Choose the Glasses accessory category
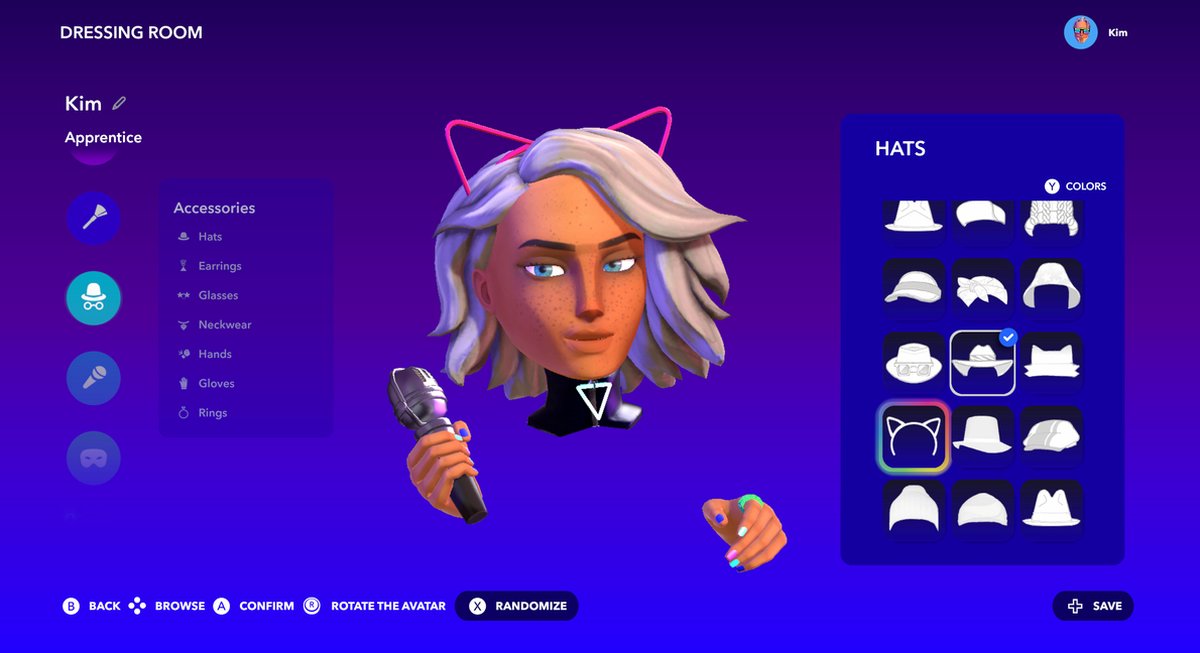 pyautogui.click(x=217, y=295)
